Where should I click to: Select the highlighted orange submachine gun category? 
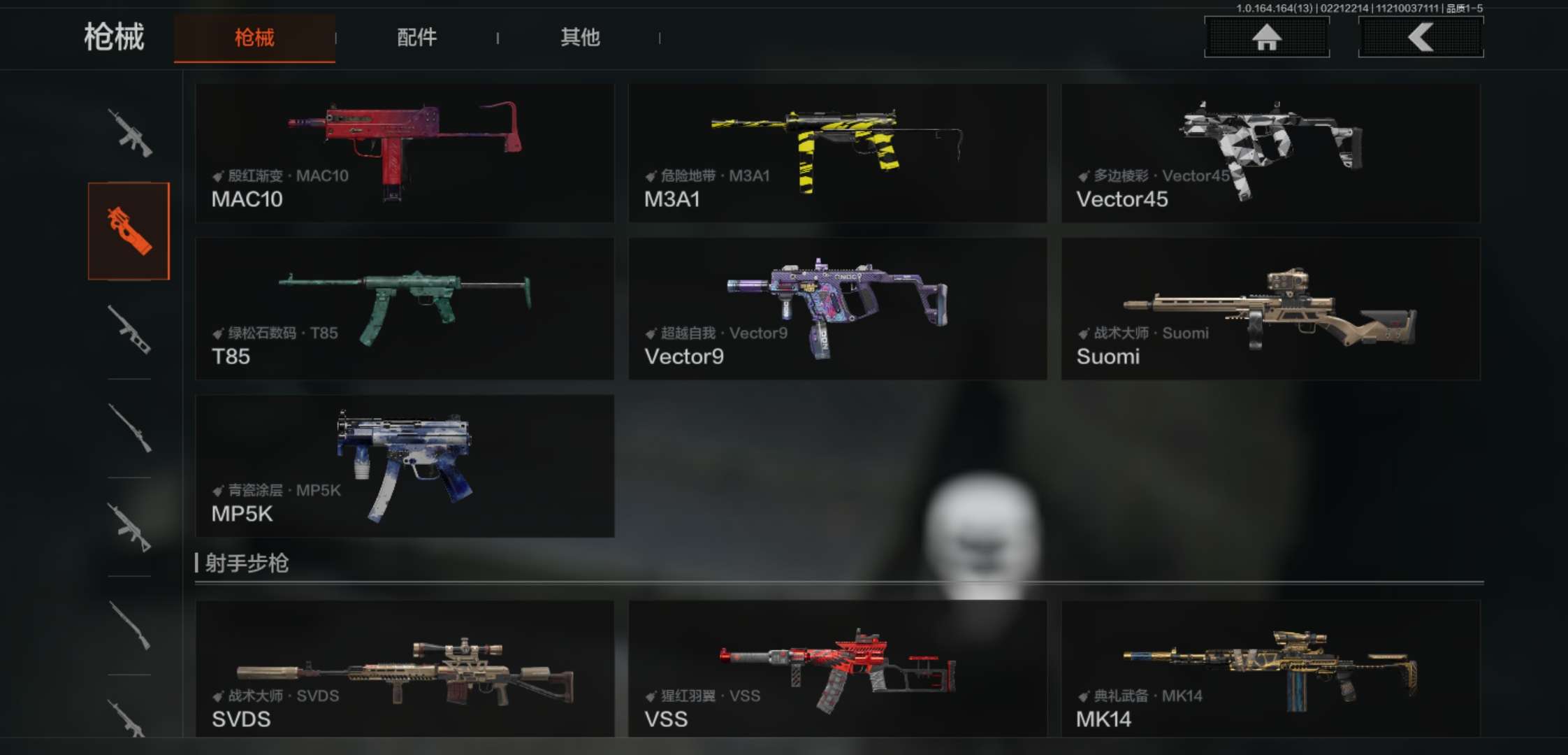click(x=129, y=231)
